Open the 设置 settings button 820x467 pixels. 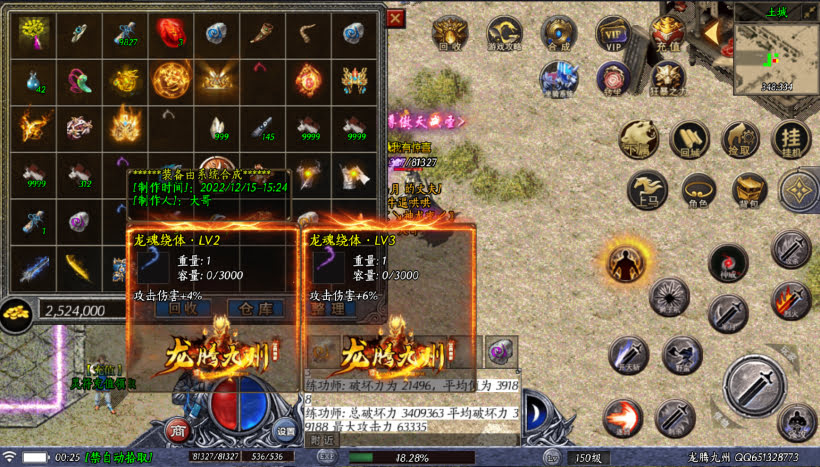pyautogui.click(x=286, y=432)
